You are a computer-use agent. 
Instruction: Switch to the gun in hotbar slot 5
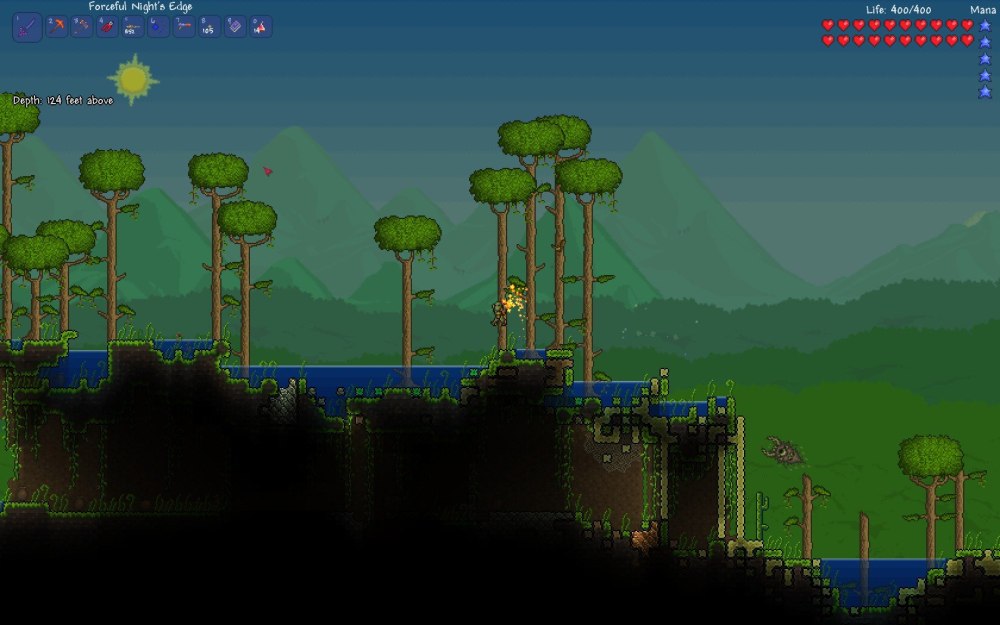pos(132,27)
